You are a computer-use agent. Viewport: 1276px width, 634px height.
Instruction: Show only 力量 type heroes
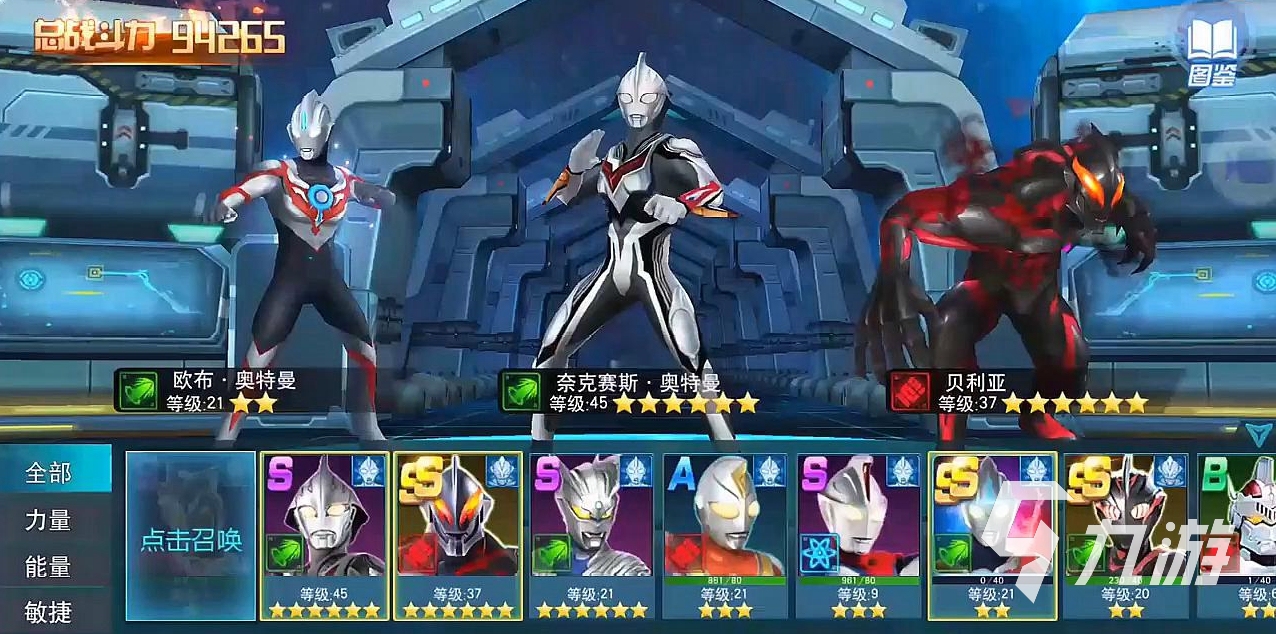point(50,520)
